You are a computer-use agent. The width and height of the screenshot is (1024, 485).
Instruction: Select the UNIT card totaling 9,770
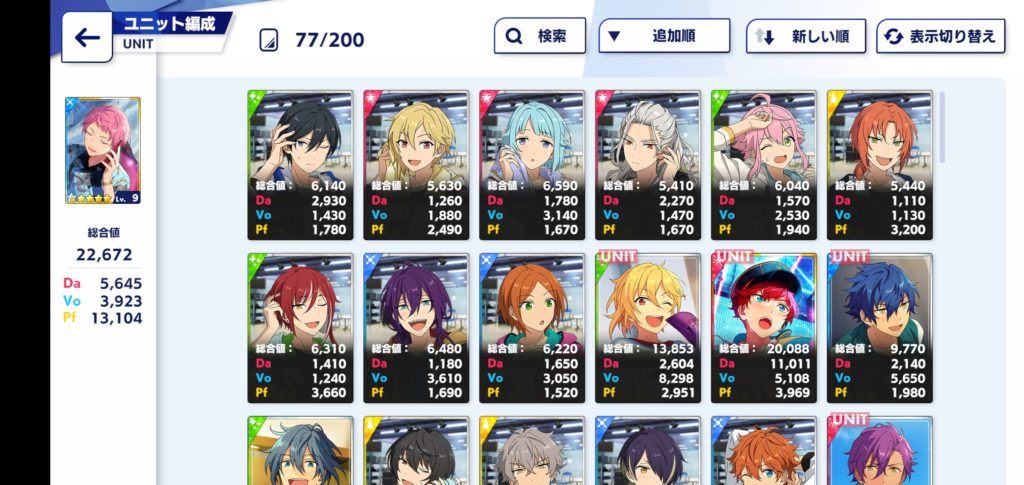click(880, 328)
